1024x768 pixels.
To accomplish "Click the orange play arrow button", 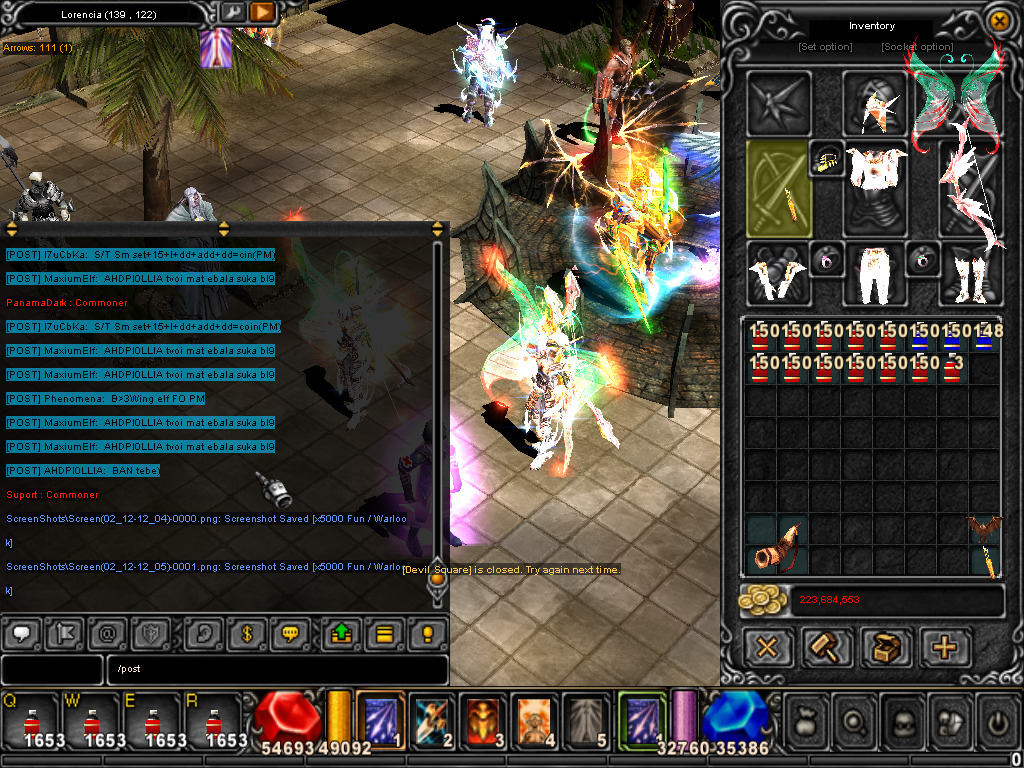I will click(262, 12).
